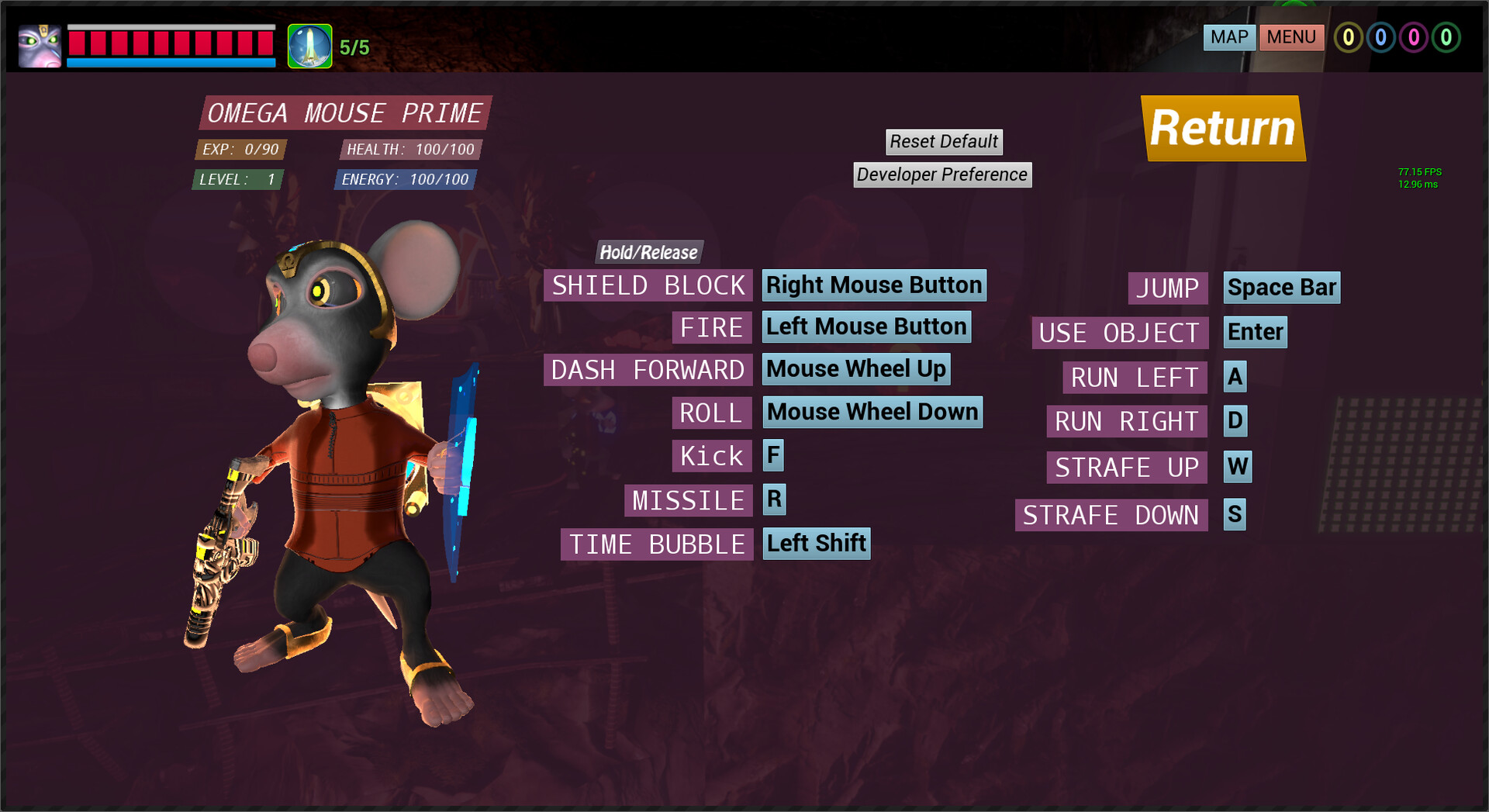The height and width of the screenshot is (812, 1489).
Task: Apply the Developer Preference bindings
Action: point(942,174)
